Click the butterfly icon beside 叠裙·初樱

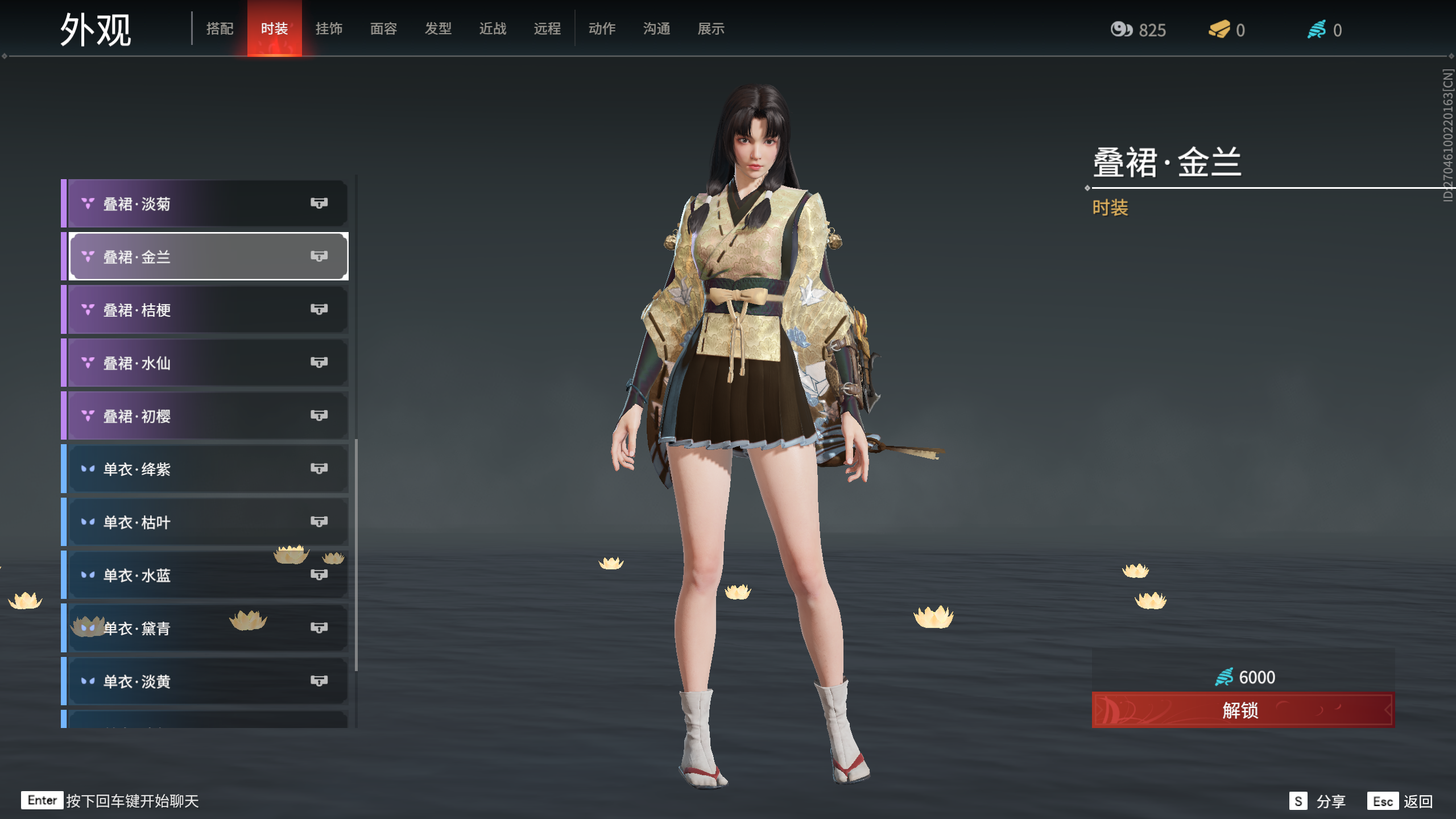(x=86, y=415)
